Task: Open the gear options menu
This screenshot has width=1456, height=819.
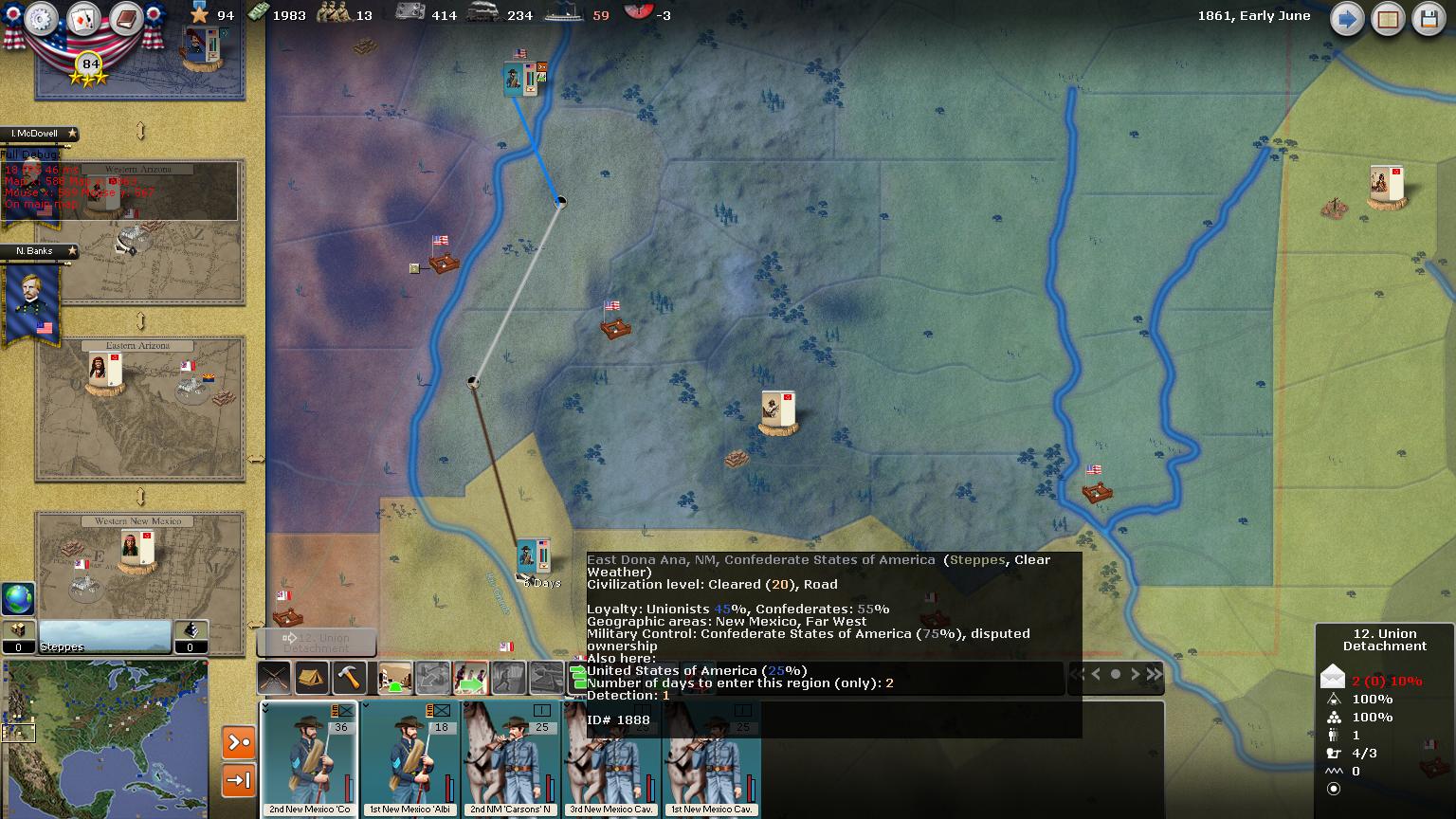Action: (42, 19)
